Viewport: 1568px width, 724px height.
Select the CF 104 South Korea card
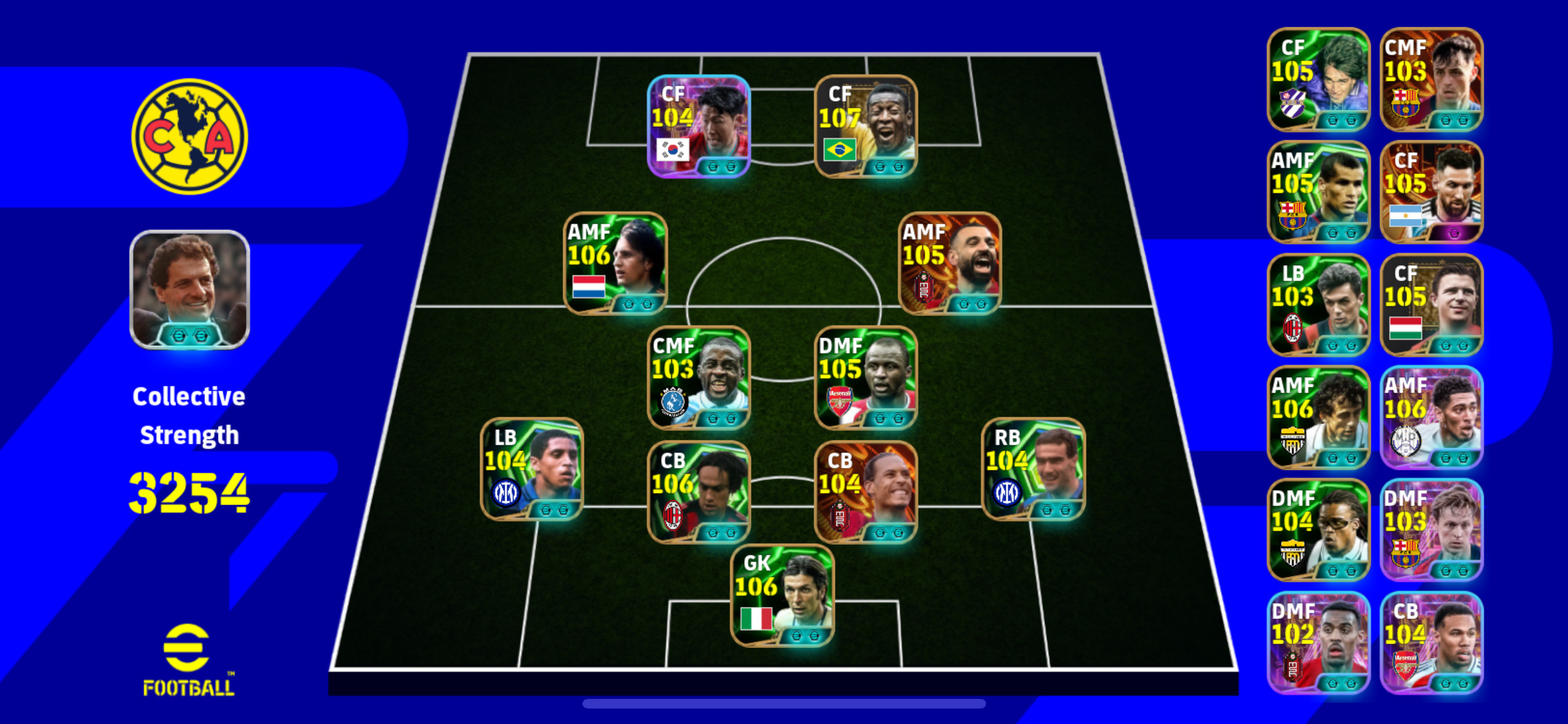698,126
